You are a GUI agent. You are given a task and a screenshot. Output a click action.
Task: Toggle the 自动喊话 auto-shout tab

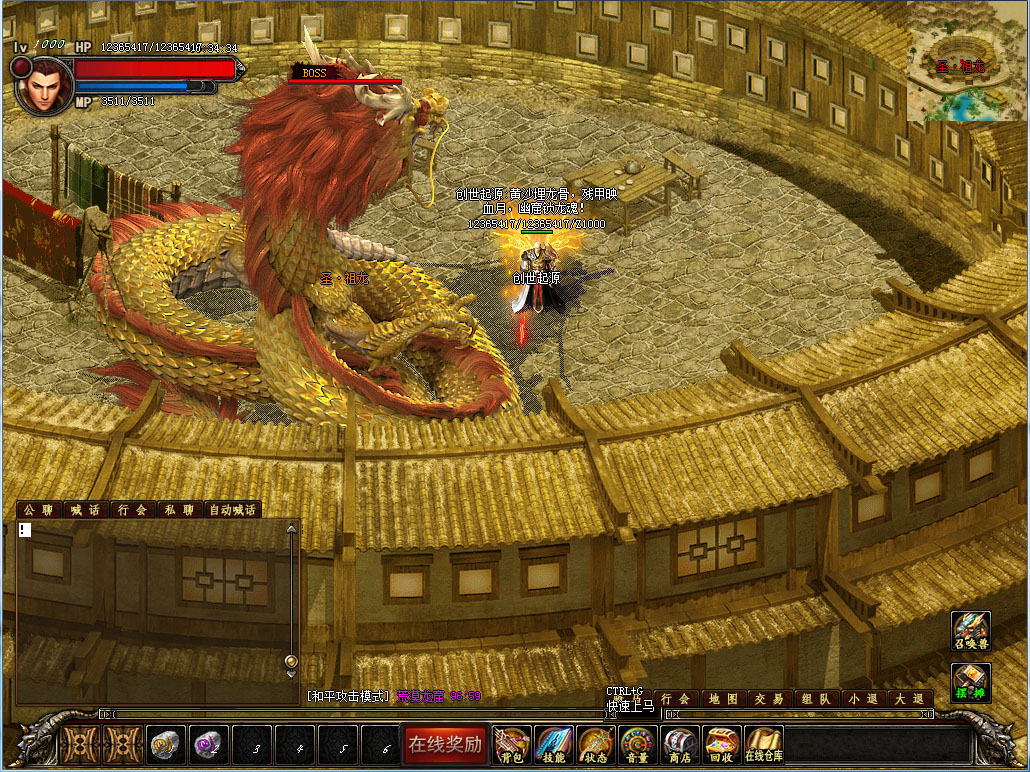pos(232,510)
